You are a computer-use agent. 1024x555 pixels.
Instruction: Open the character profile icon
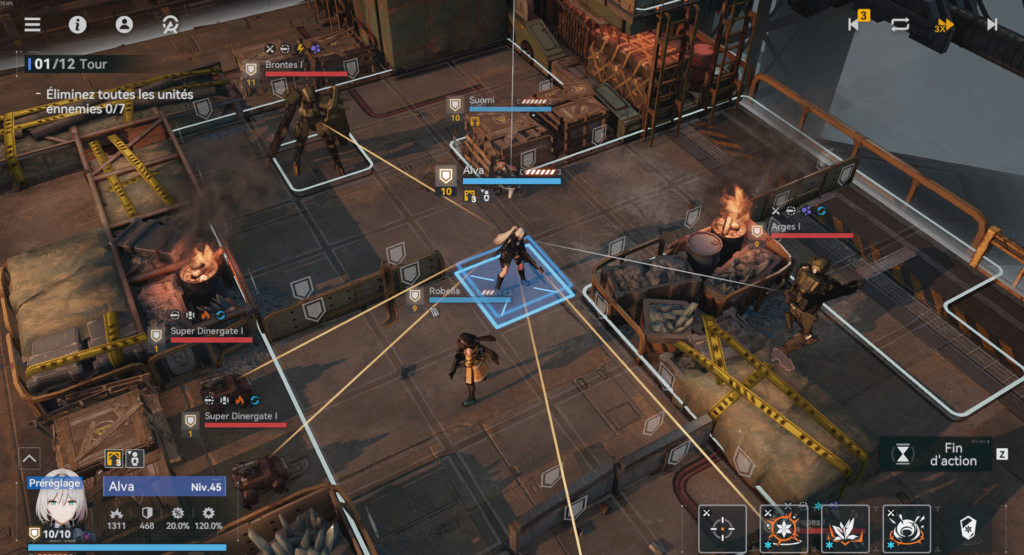click(x=124, y=24)
